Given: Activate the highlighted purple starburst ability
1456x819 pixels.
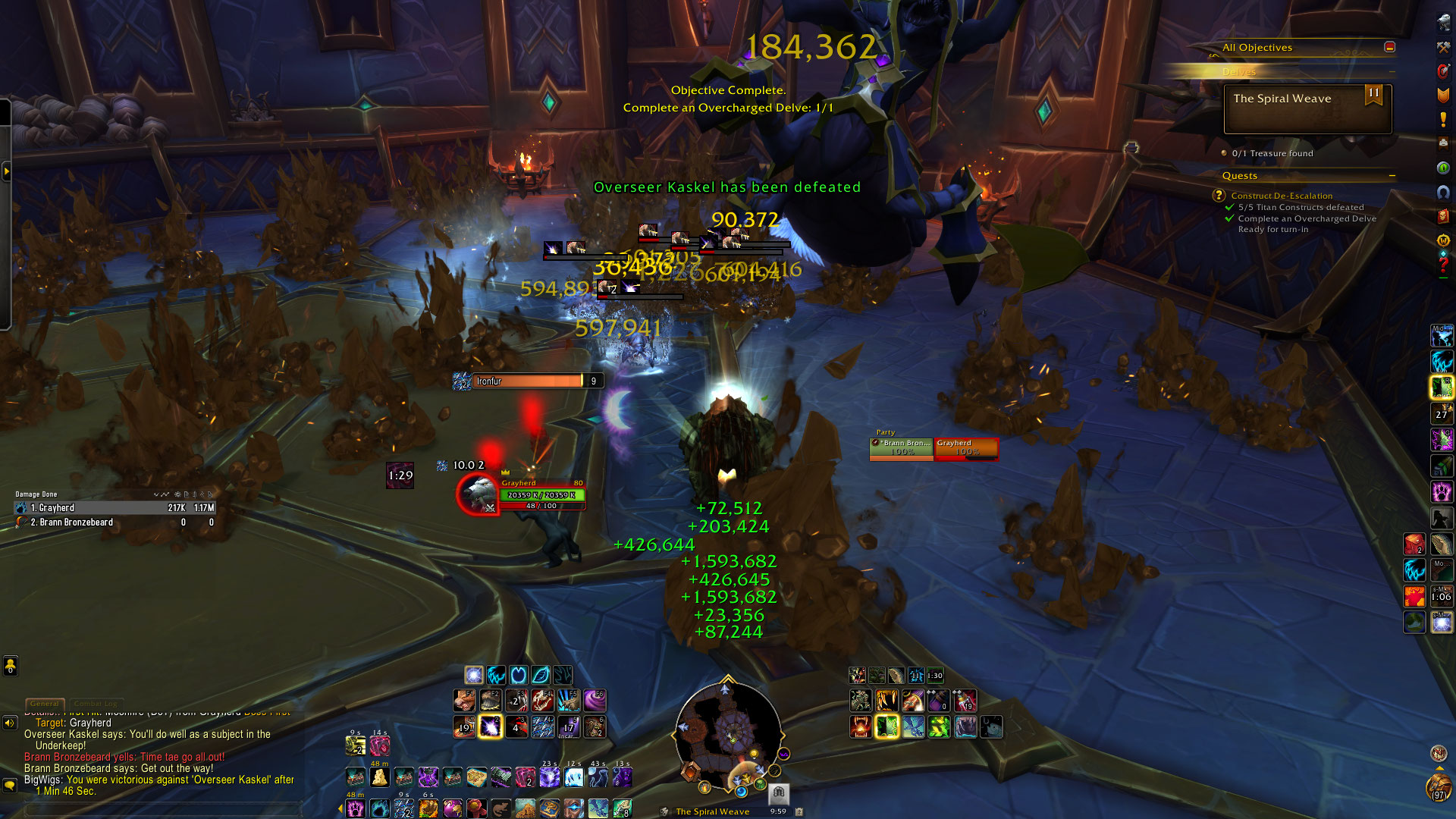Looking at the screenshot, I should coord(491,726).
